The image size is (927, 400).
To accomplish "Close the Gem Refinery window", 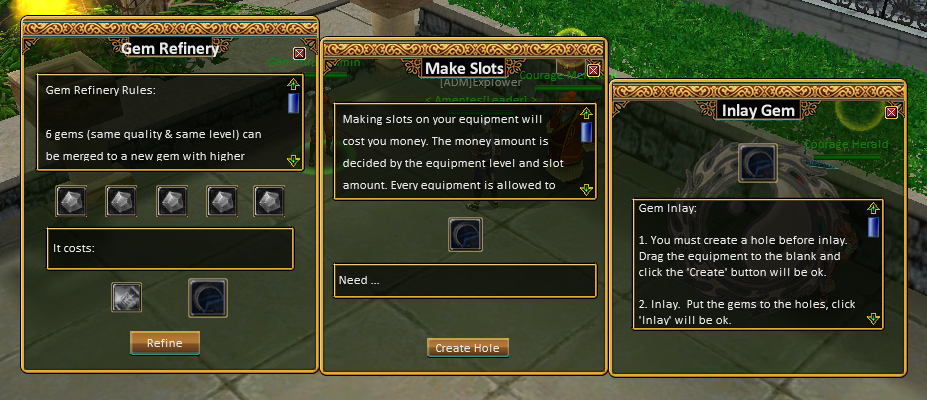I will pyautogui.click(x=300, y=53).
